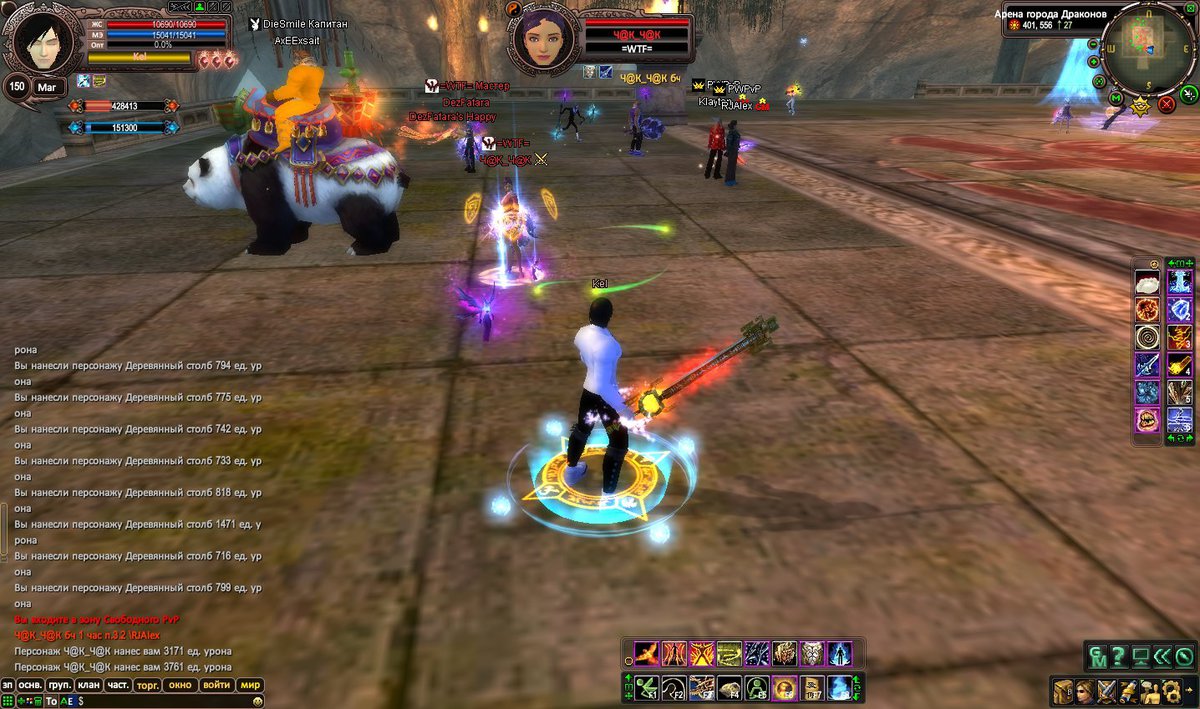Open the торг. trade chat tab

(148, 685)
